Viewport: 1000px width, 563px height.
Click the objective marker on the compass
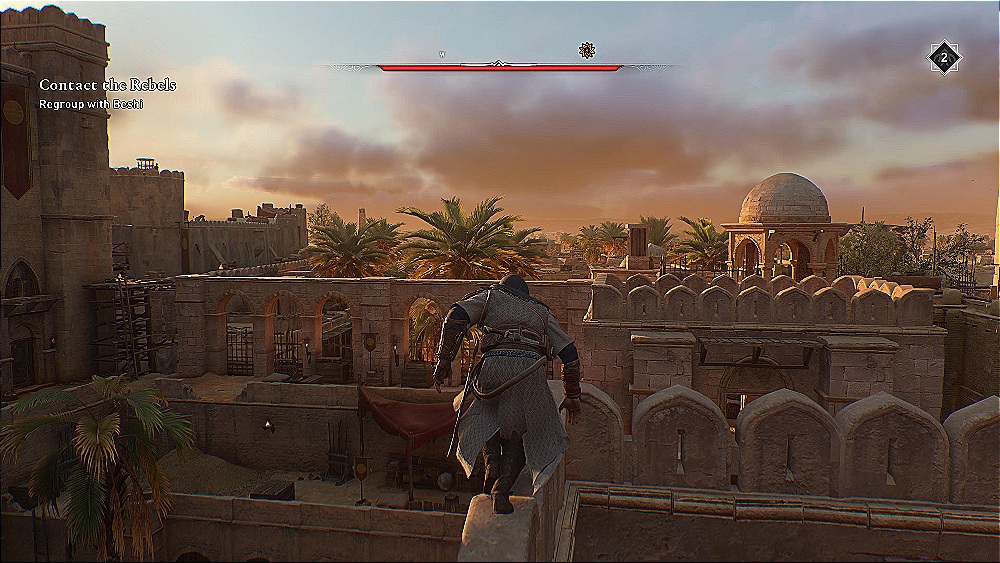587,50
